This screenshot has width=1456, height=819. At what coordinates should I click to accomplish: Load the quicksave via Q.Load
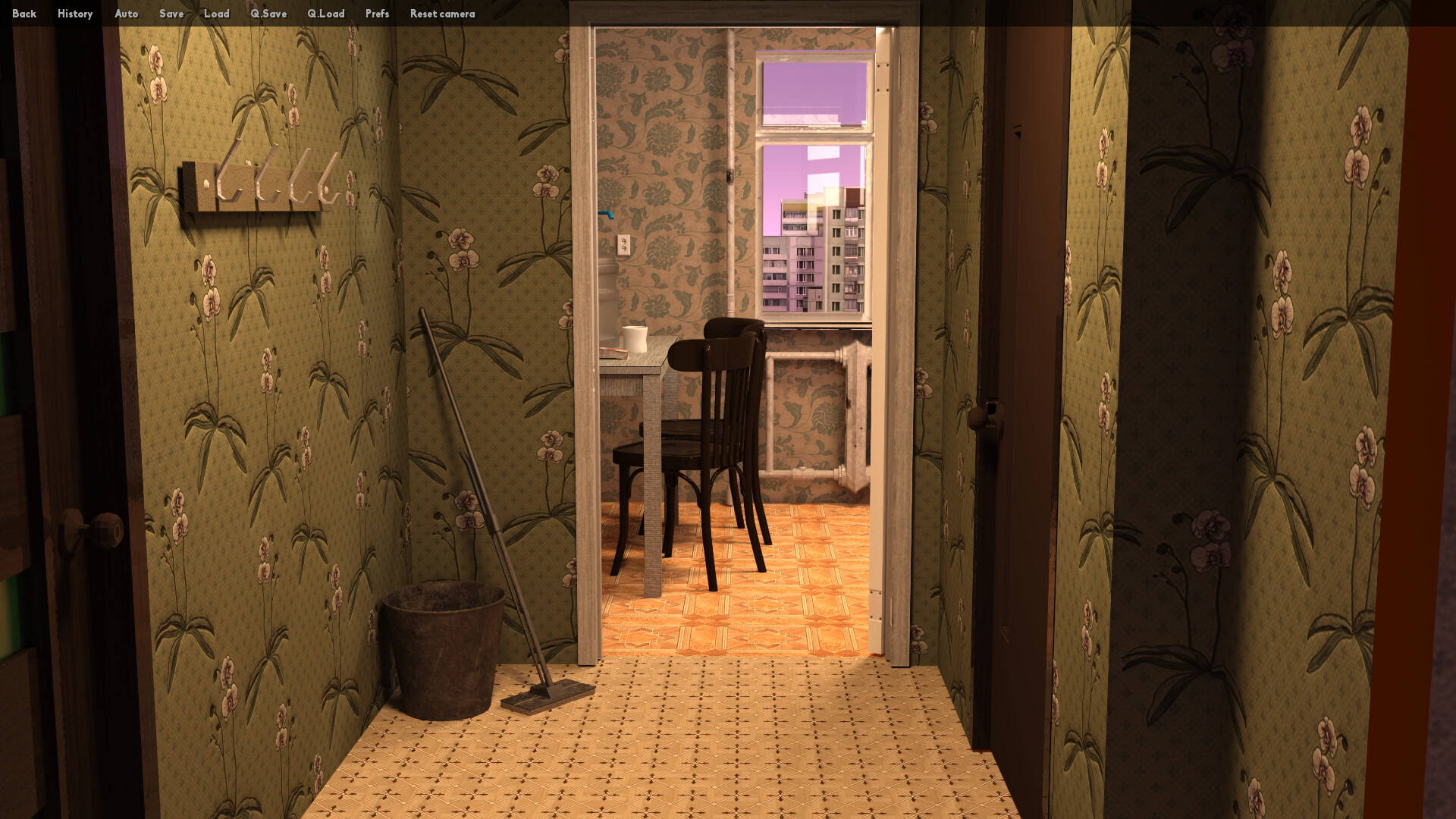click(326, 14)
